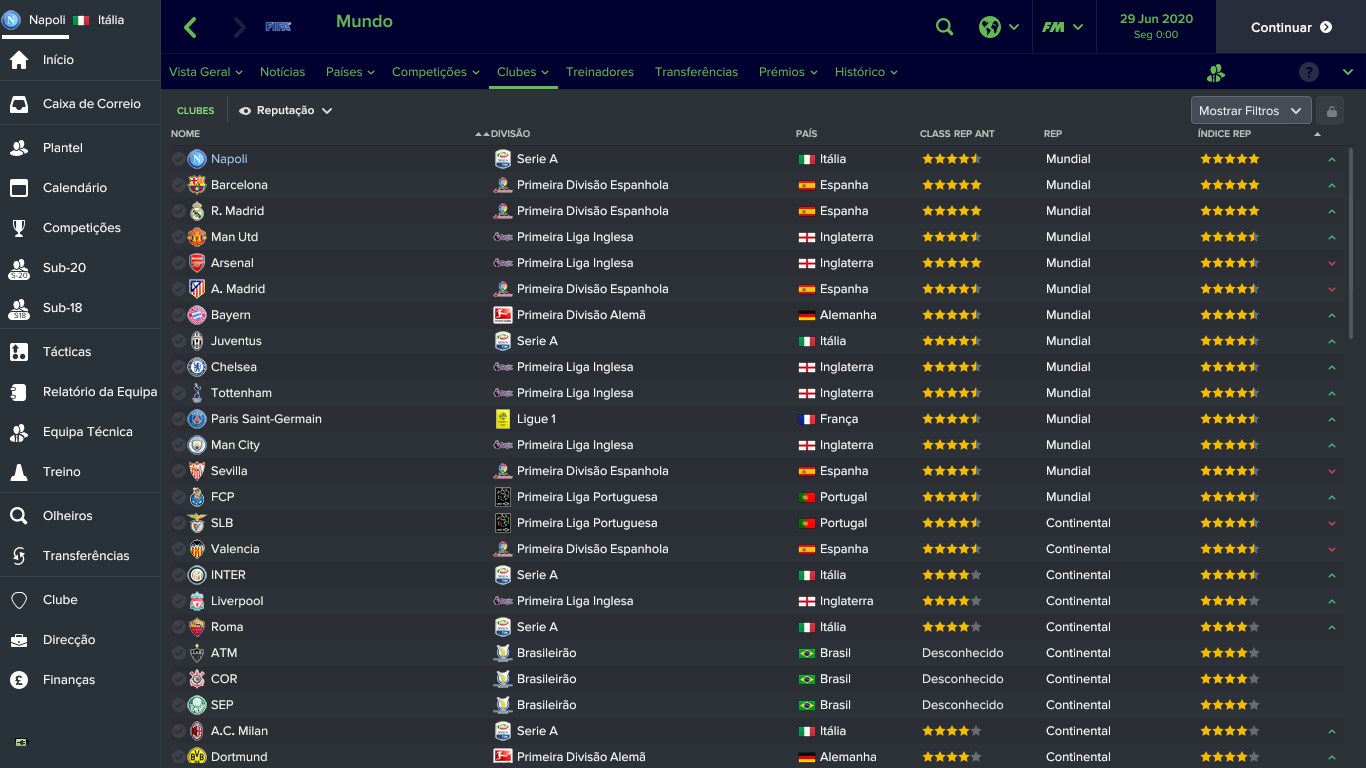The image size is (1366, 768).
Task: Click Bayern's star reputation rating
Action: [951, 314]
